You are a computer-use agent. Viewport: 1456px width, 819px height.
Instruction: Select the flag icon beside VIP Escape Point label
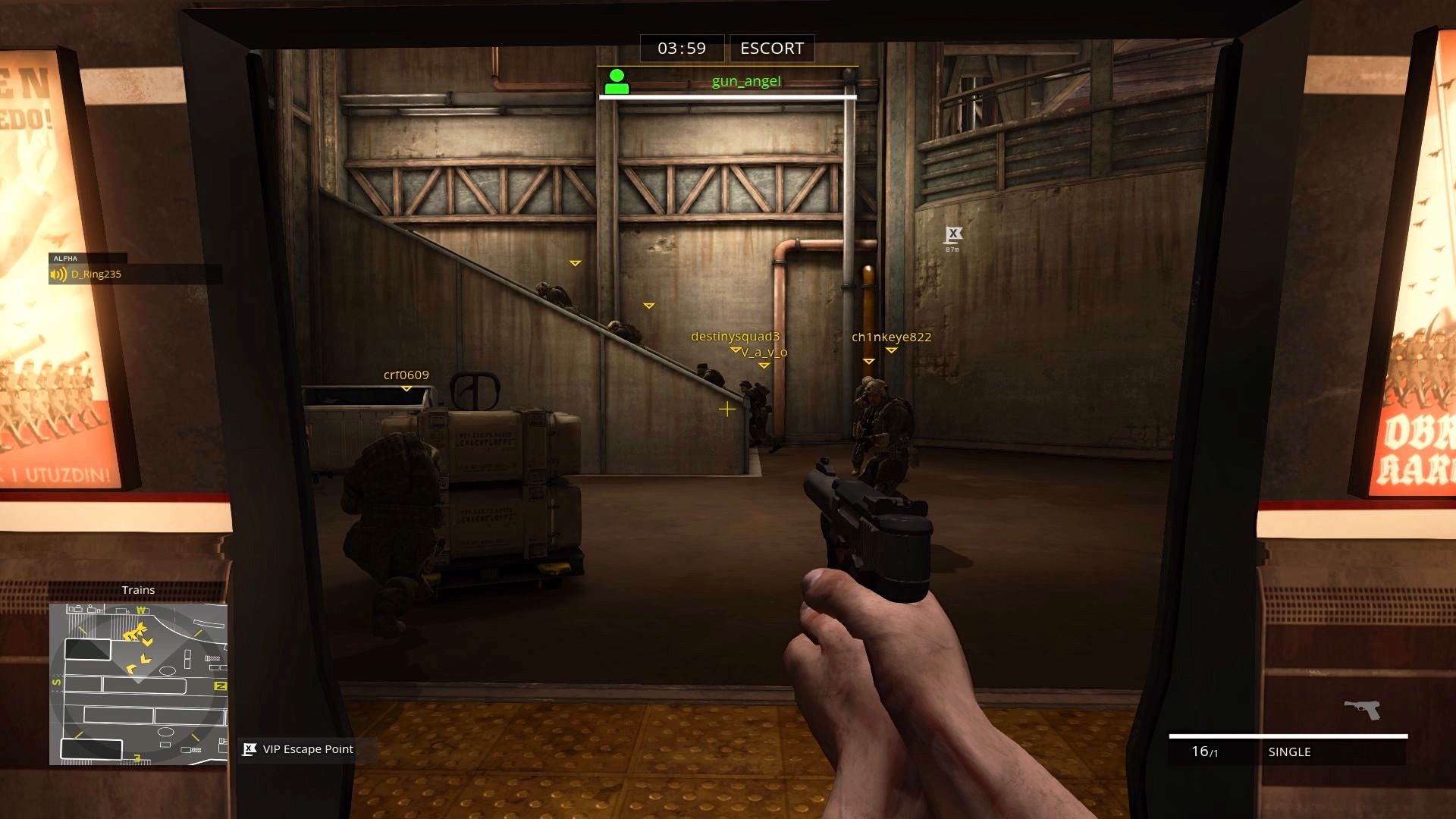coord(248,749)
